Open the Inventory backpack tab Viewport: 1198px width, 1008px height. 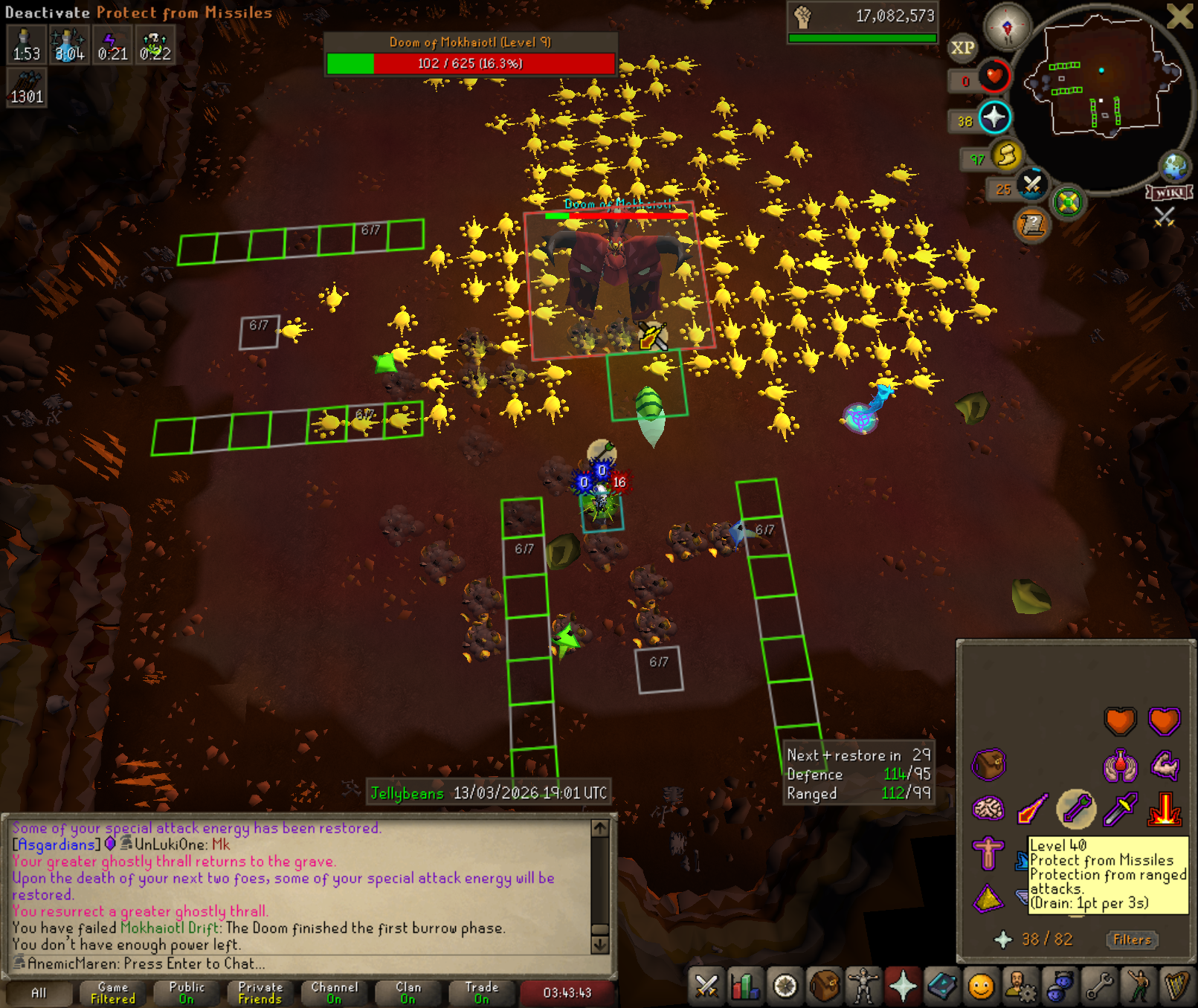tap(825, 986)
